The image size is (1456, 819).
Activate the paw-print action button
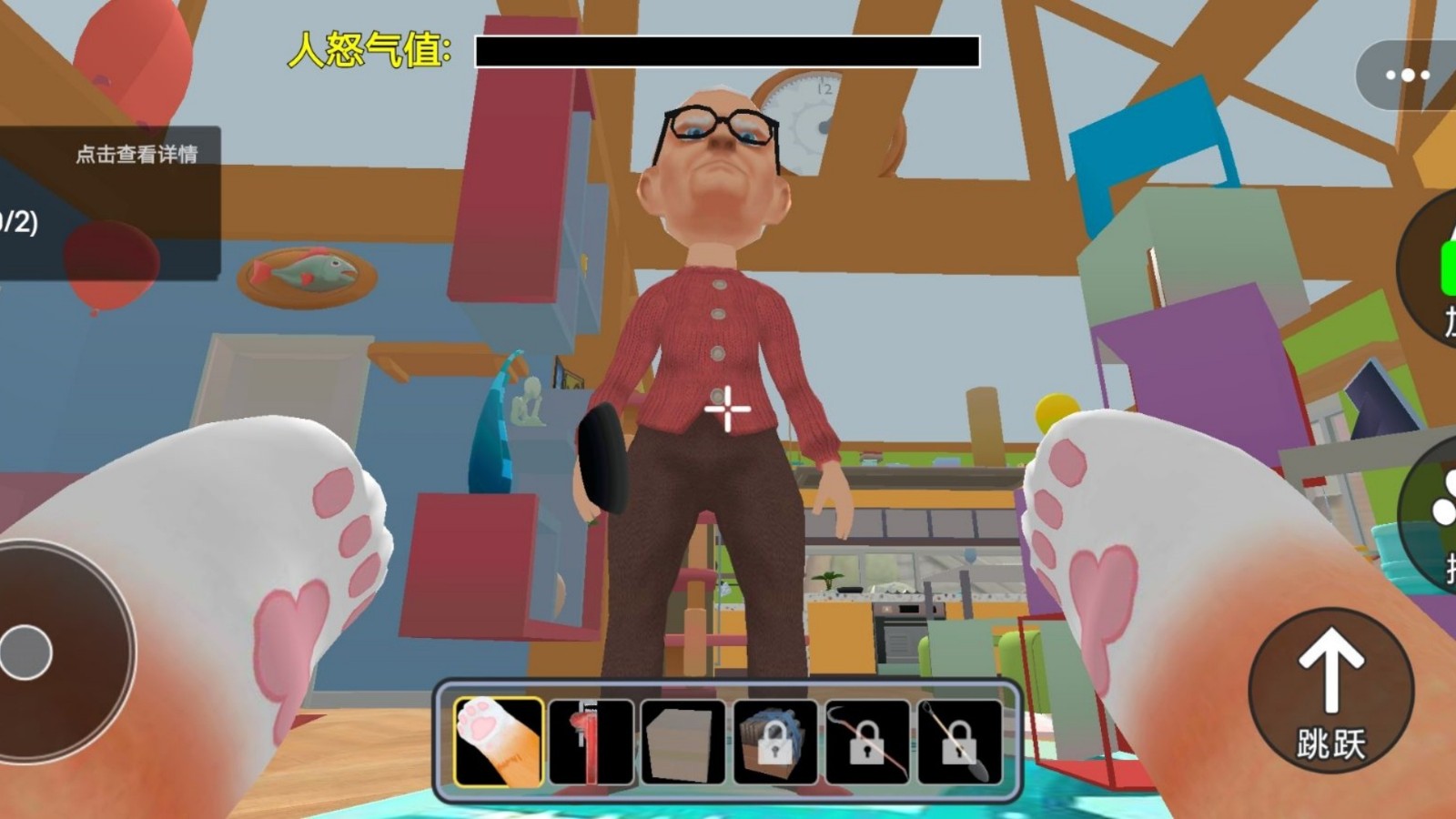tap(1436, 514)
